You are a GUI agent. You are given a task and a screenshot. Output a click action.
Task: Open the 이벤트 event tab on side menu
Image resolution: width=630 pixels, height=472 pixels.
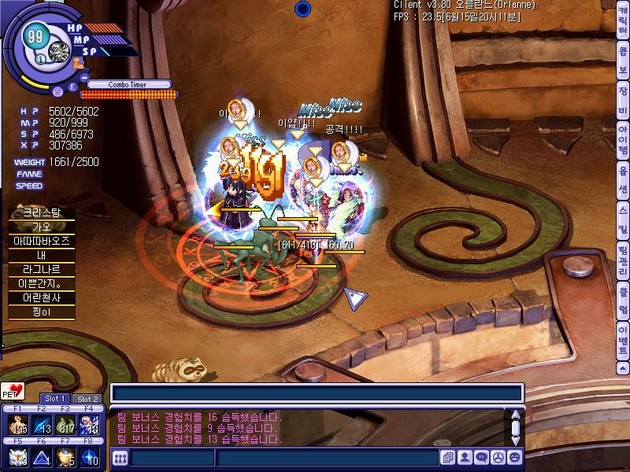pos(622,335)
